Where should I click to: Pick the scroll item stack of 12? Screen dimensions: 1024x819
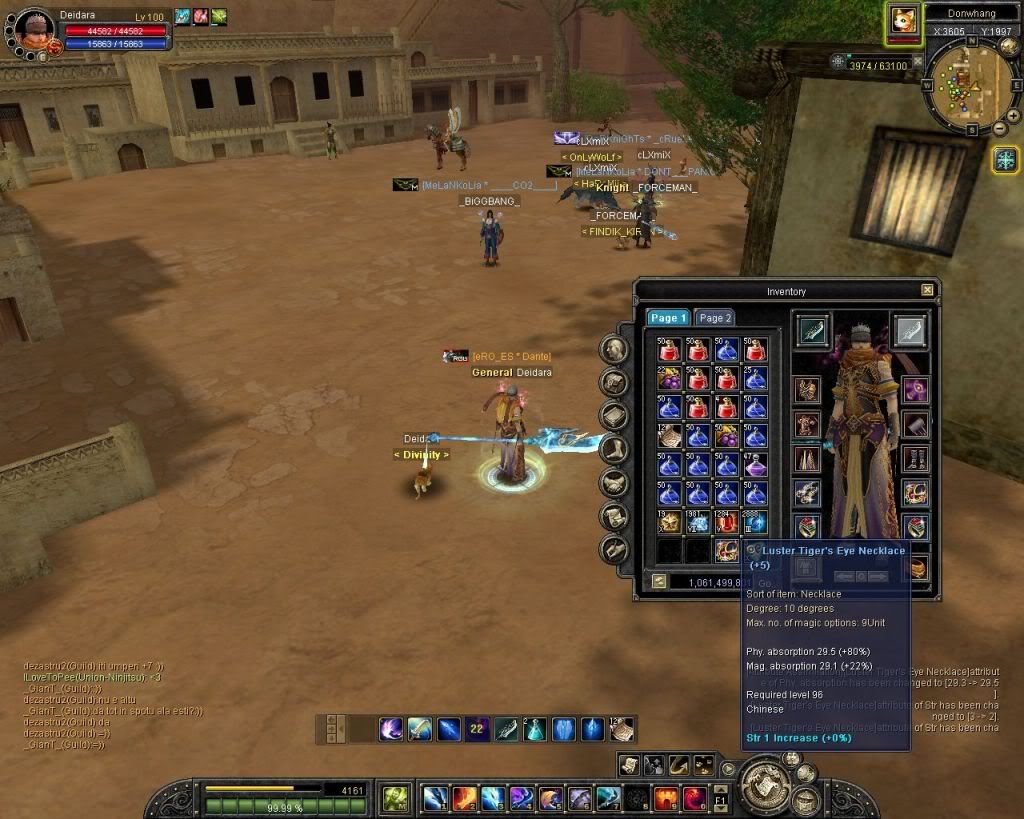pos(668,435)
